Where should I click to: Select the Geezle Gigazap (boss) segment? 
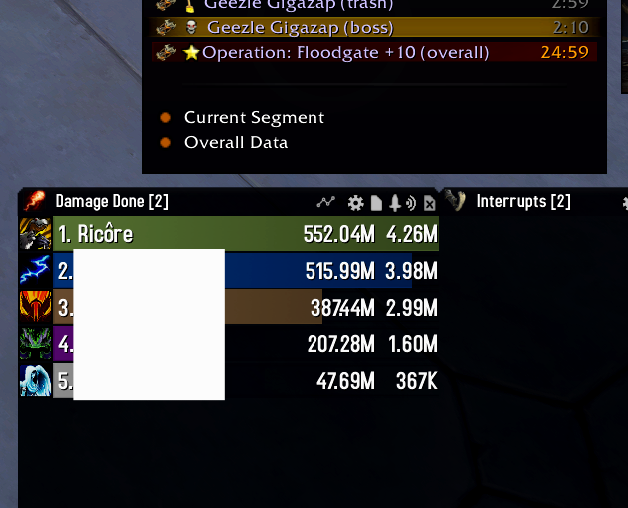point(300,28)
